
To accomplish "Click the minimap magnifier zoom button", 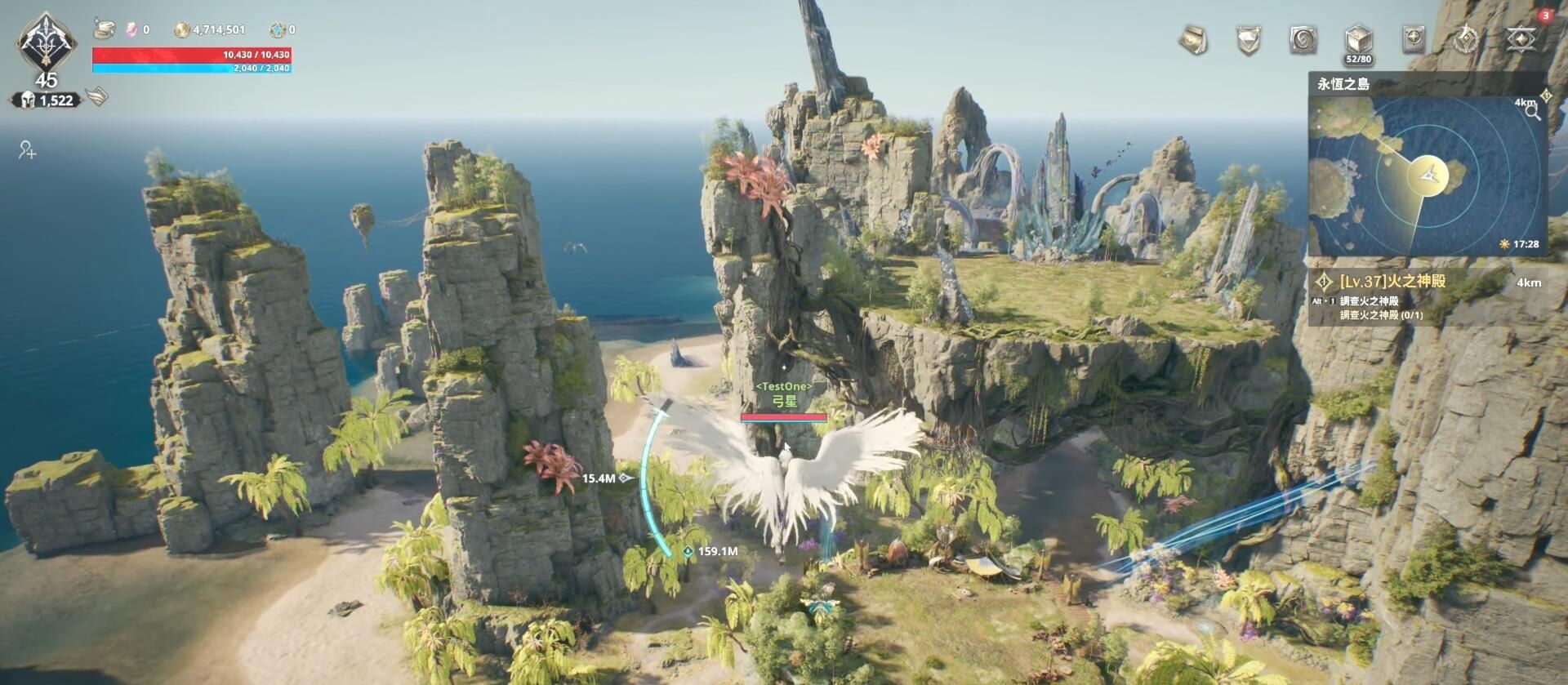I will point(1532,113).
